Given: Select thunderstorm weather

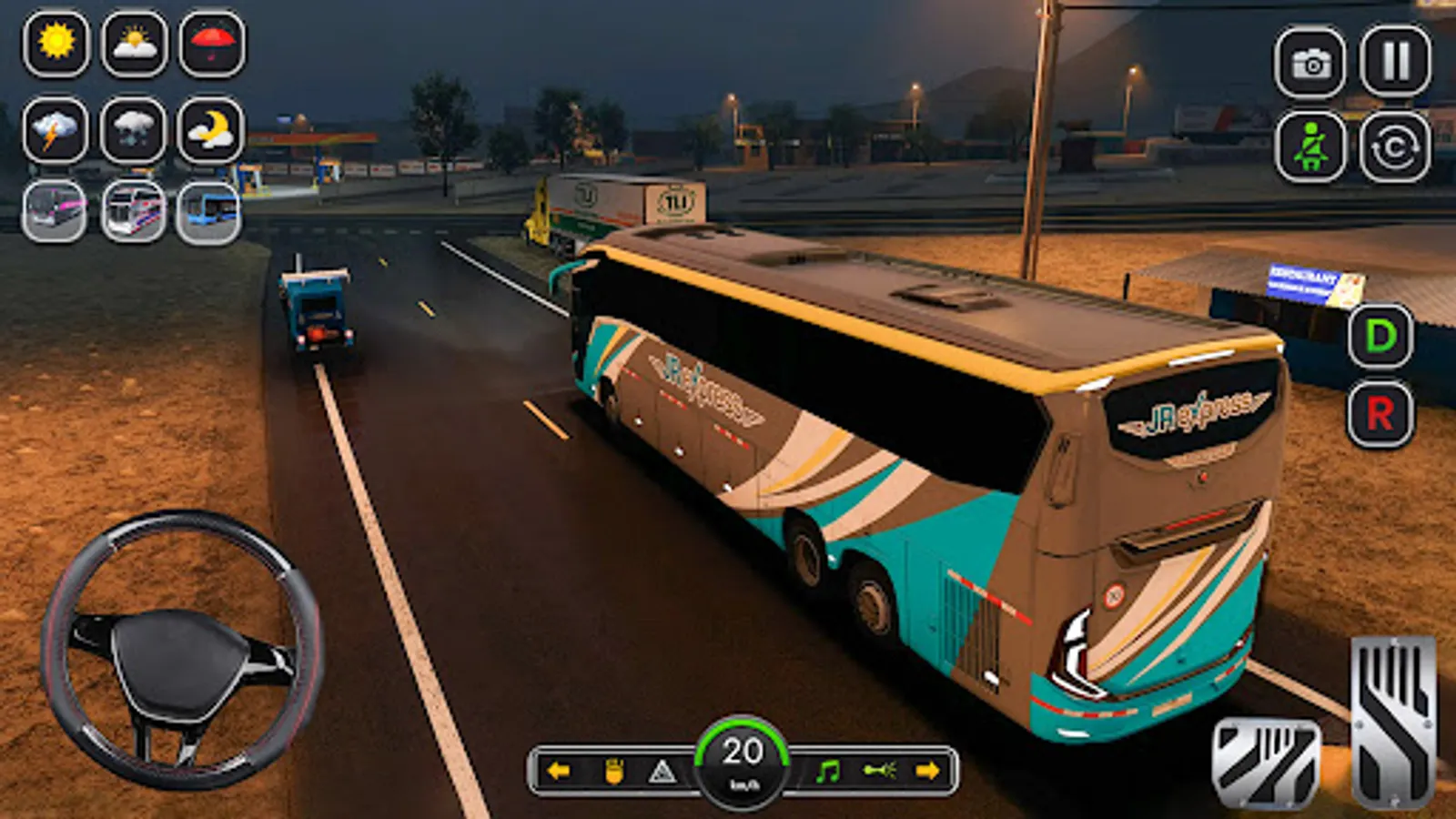Looking at the screenshot, I should pyautogui.click(x=55, y=129).
